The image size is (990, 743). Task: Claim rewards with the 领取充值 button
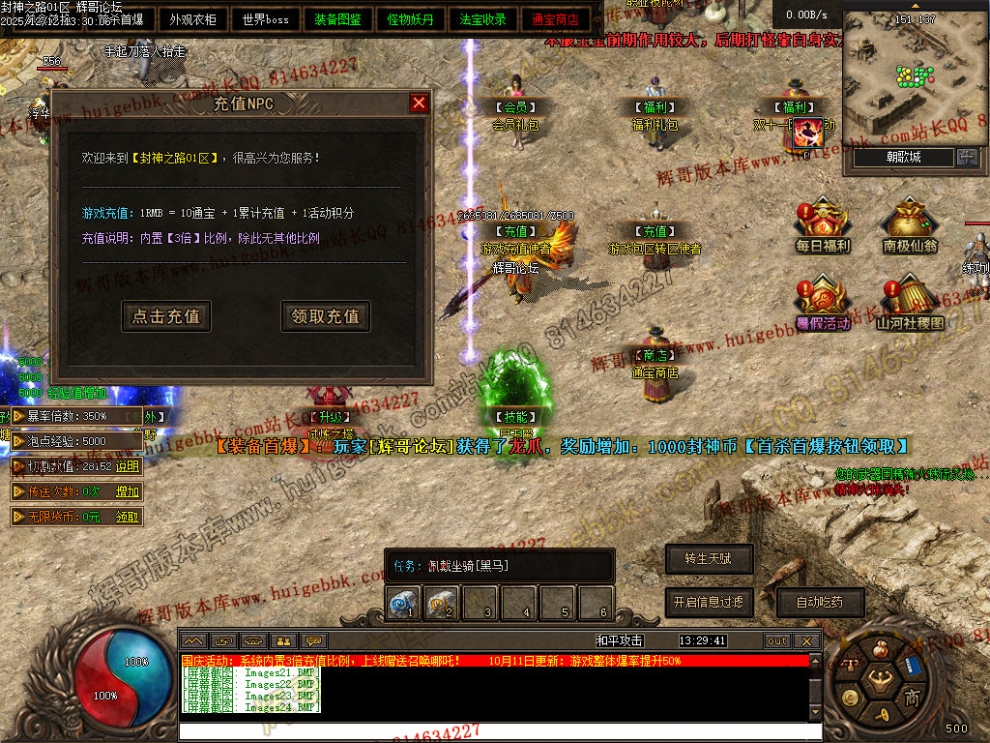pyautogui.click(x=325, y=316)
